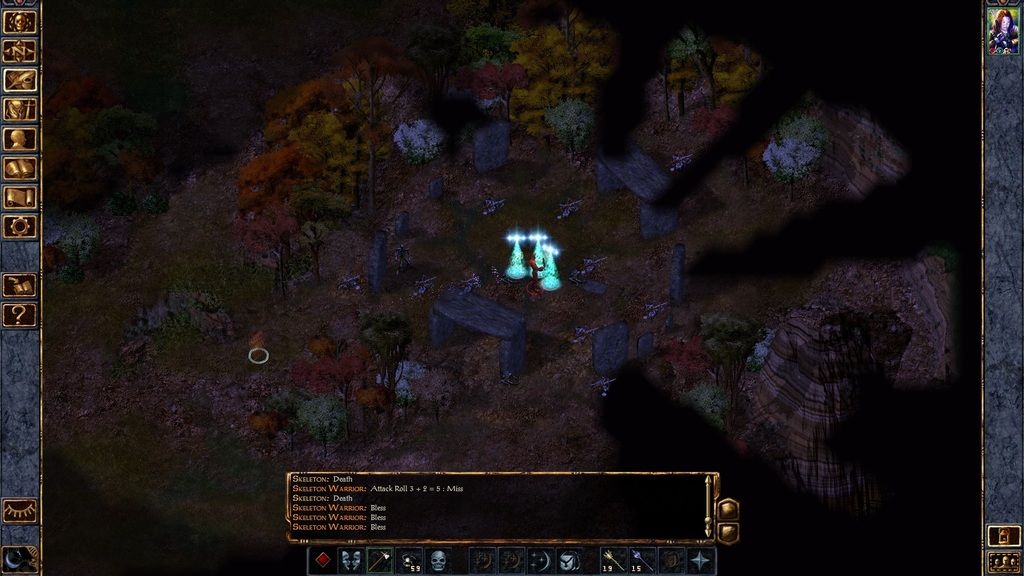Use the blue wand with 15 charges
1024x576 pixels.
point(642,561)
